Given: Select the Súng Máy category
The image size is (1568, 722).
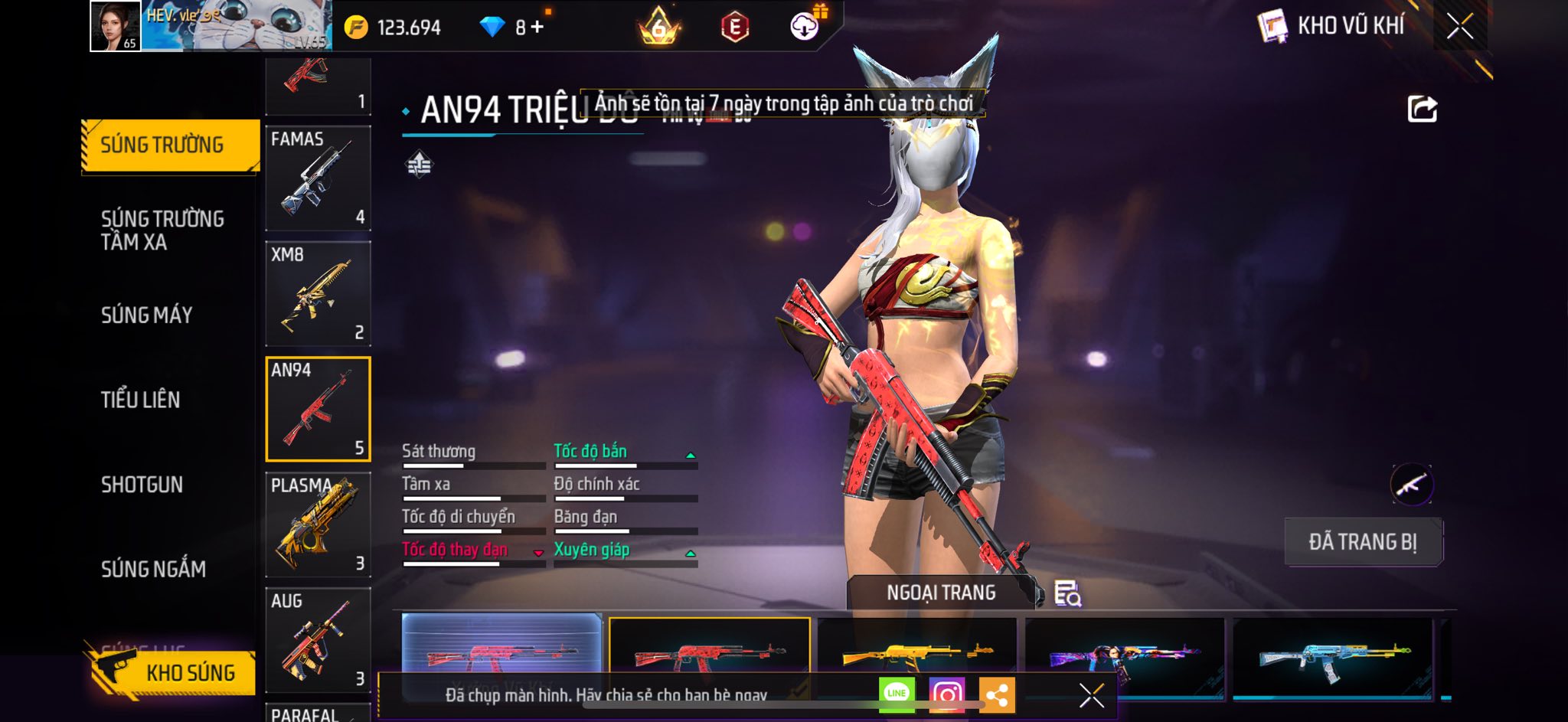Looking at the screenshot, I should 146,315.
